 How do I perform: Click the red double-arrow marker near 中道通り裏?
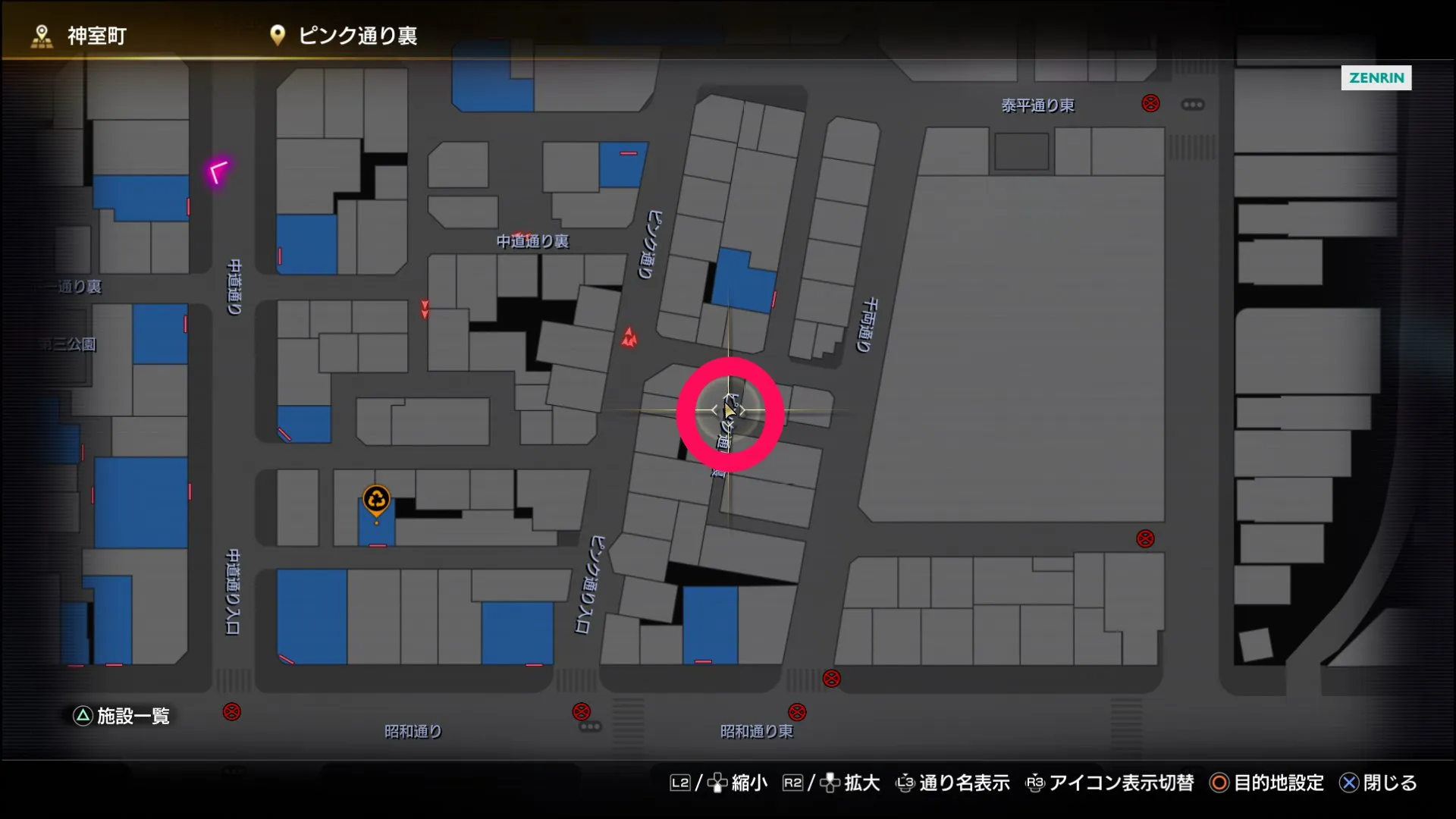425,308
